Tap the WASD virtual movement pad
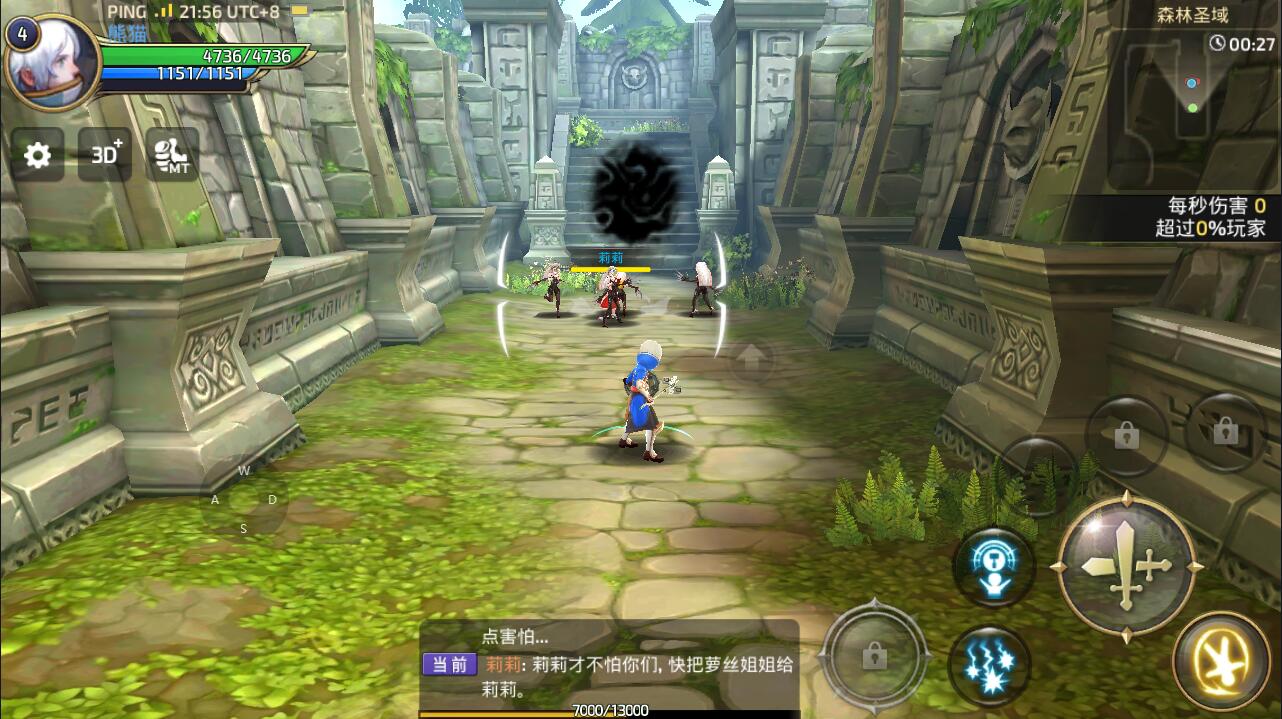Screen dimensions: 1282x719 click(x=244, y=500)
